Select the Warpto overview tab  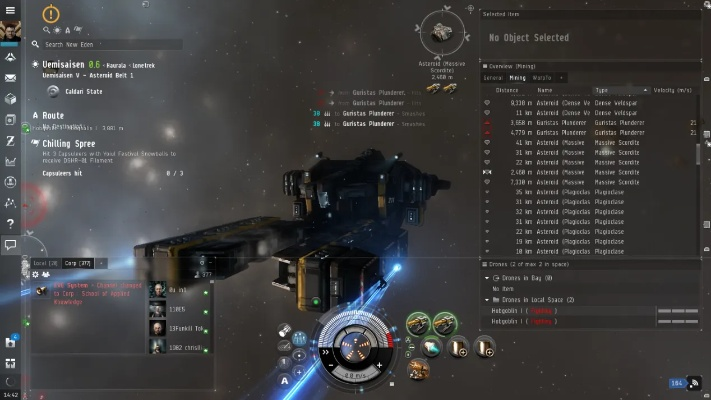tap(544, 77)
